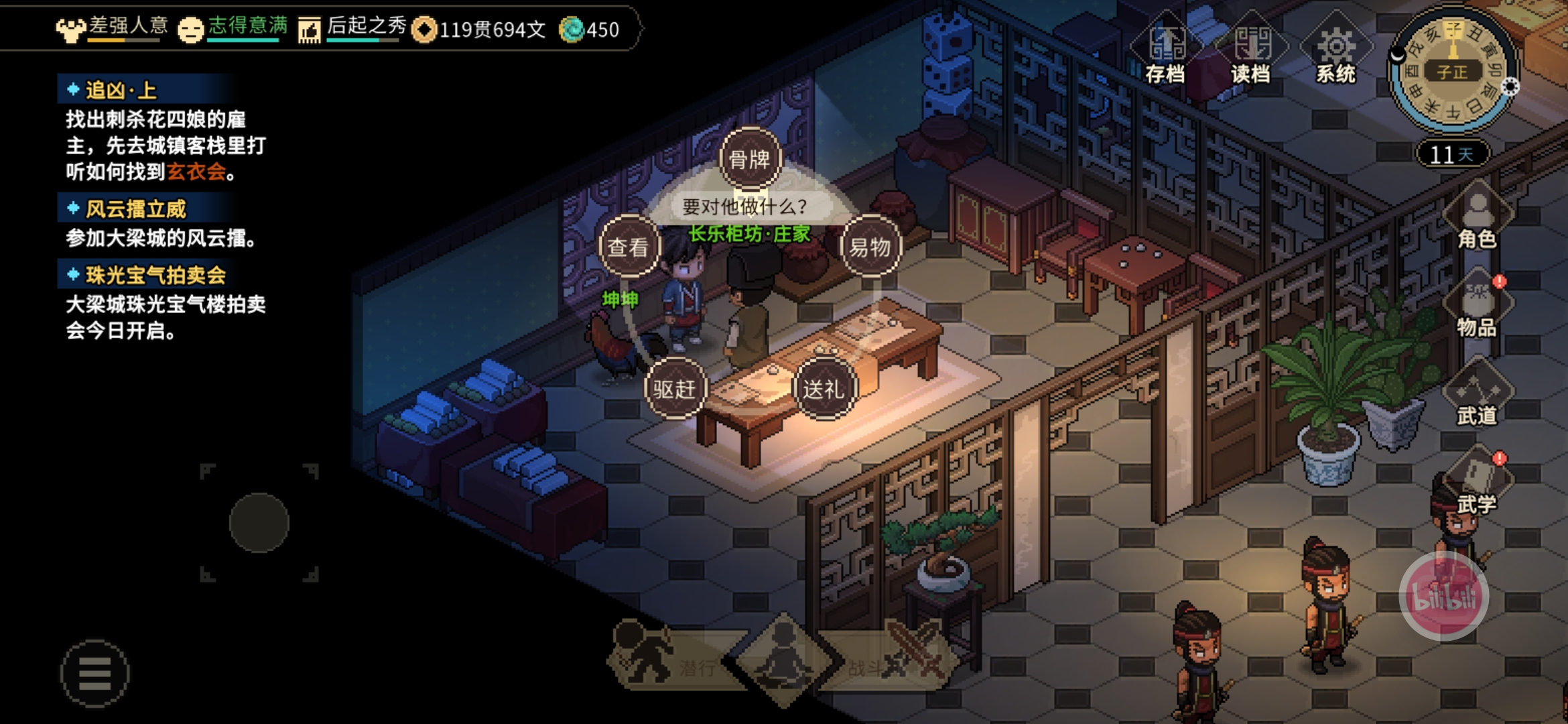Viewport: 1568px width, 724px height.
Task: Open the 存档 save menu
Action: click(1166, 51)
